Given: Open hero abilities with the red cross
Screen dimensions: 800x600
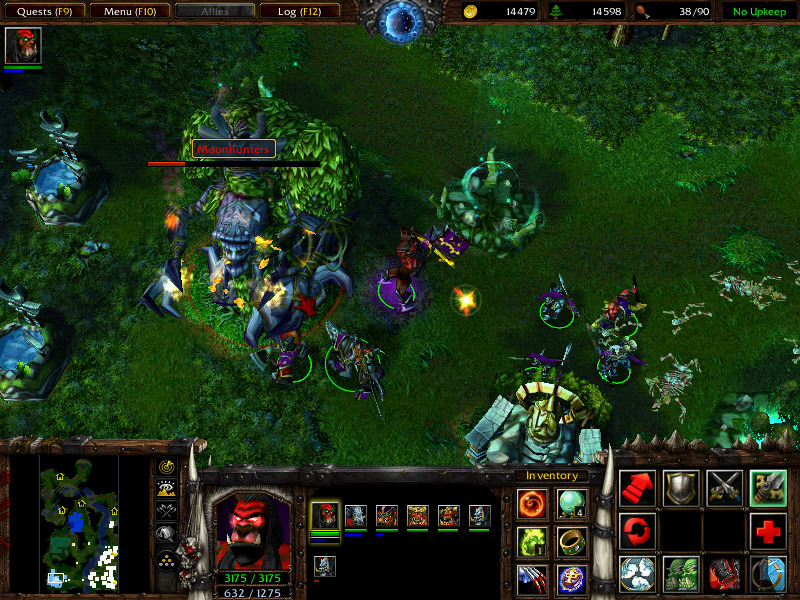Looking at the screenshot, I should click(768, 531).
